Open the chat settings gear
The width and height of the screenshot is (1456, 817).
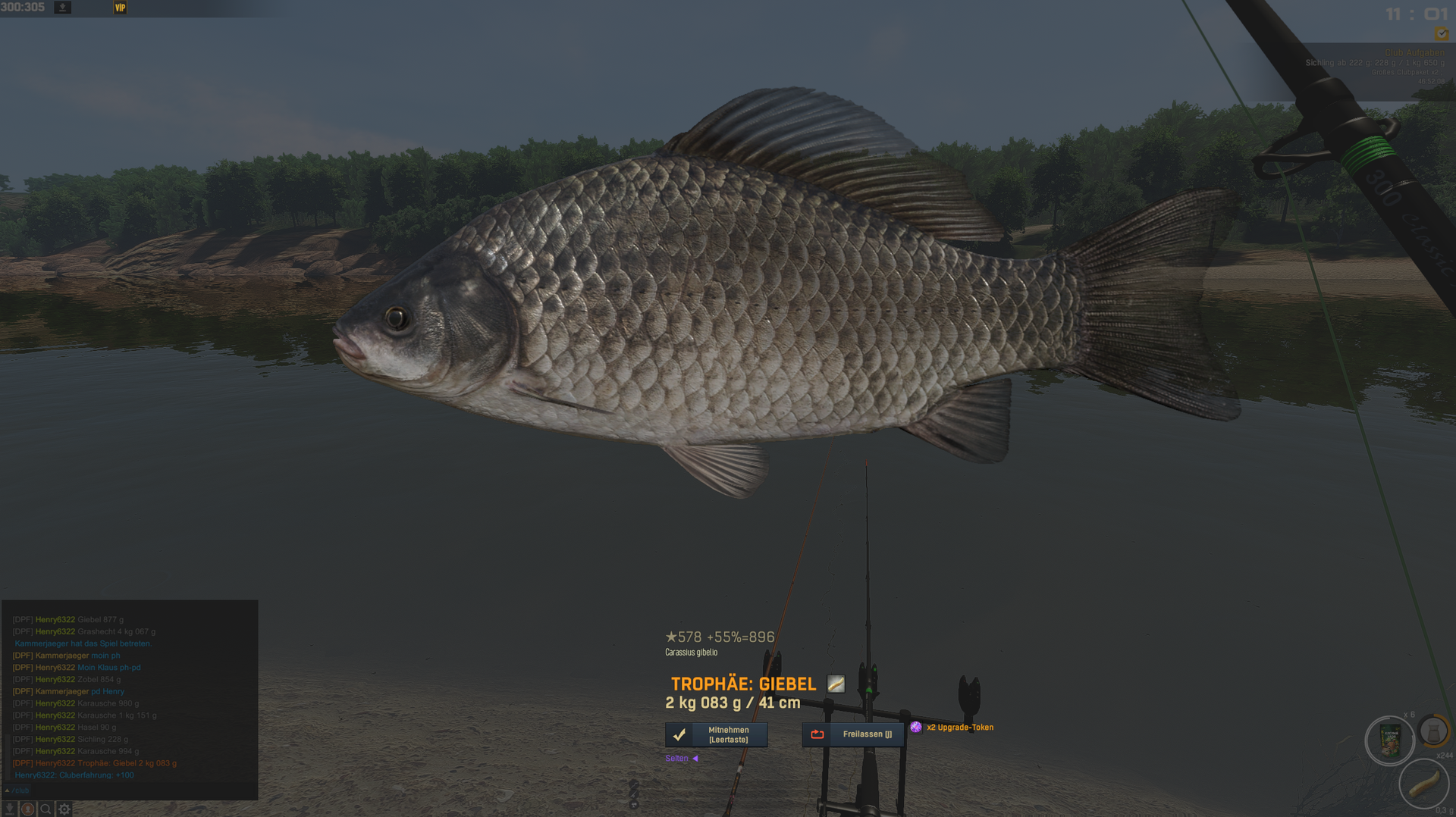[64, 809]
